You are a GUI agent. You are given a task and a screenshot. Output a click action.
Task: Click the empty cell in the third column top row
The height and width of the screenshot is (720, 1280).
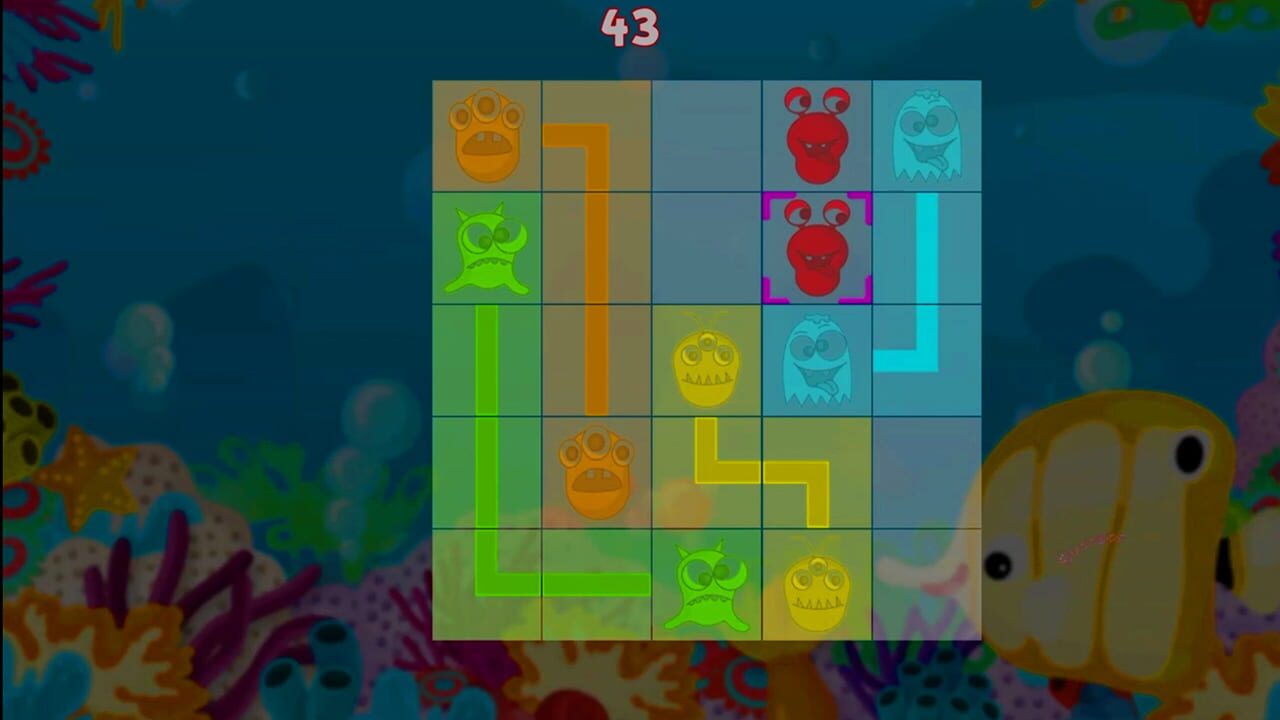707,134
